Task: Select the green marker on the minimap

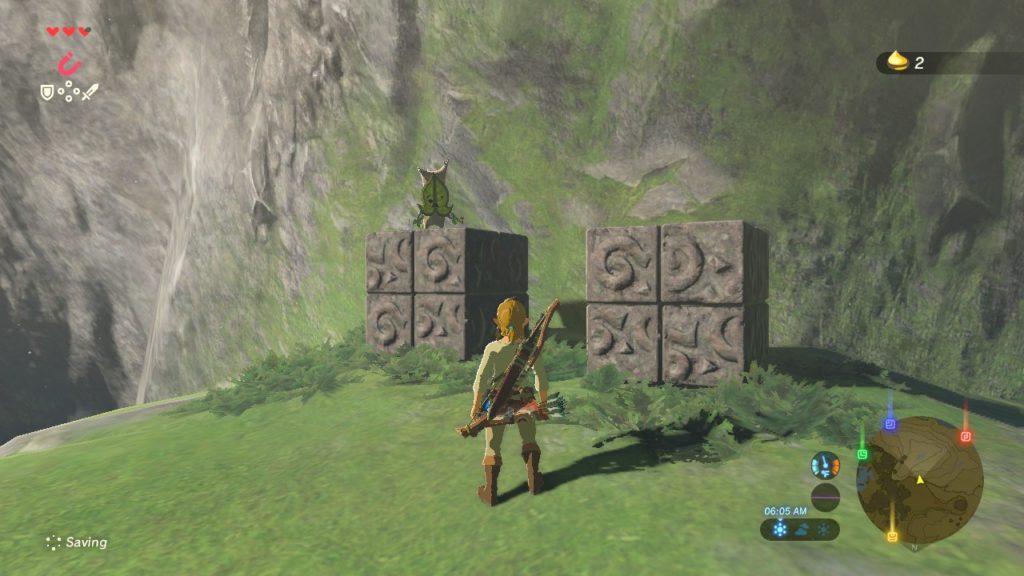Action: point(862,453)
